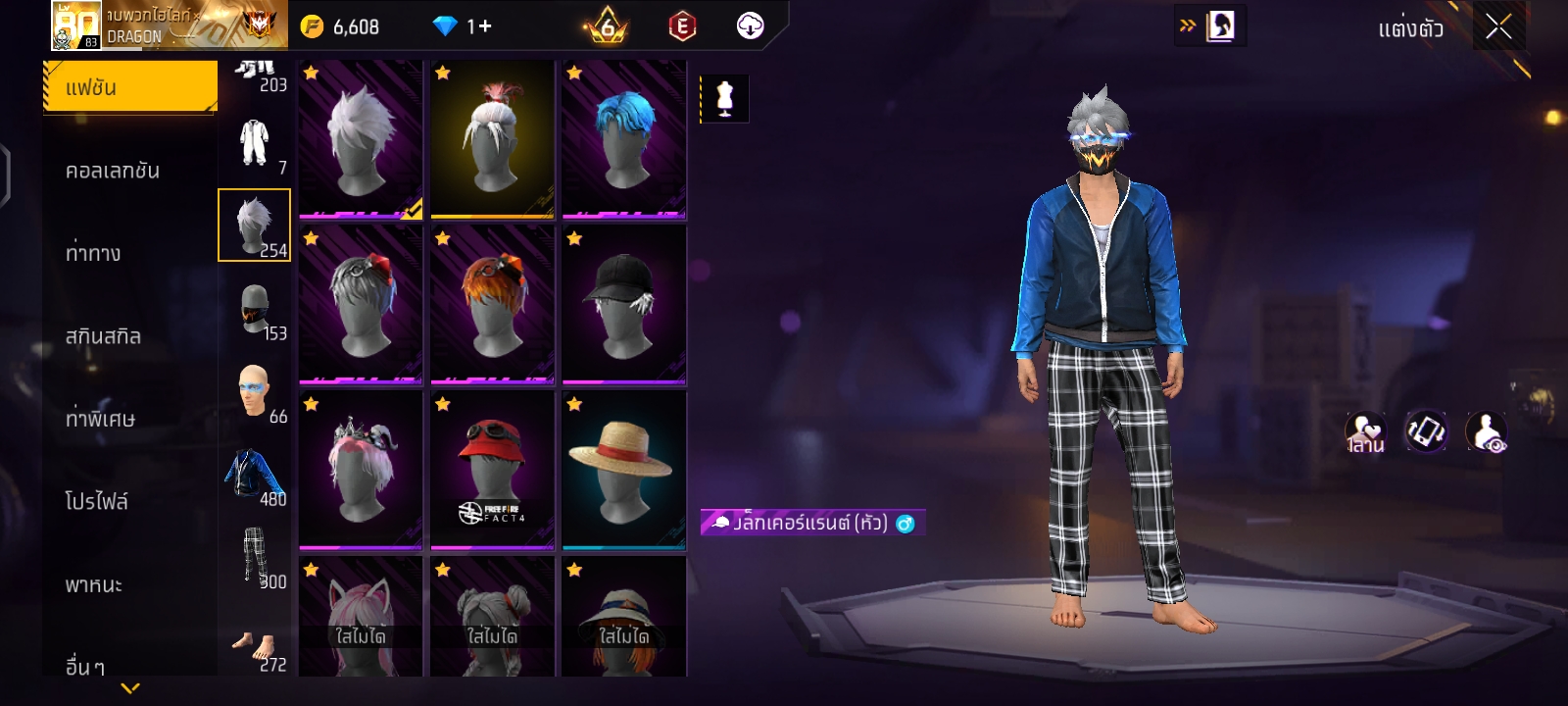Show the jacket tops subcategory

point(255,475)
